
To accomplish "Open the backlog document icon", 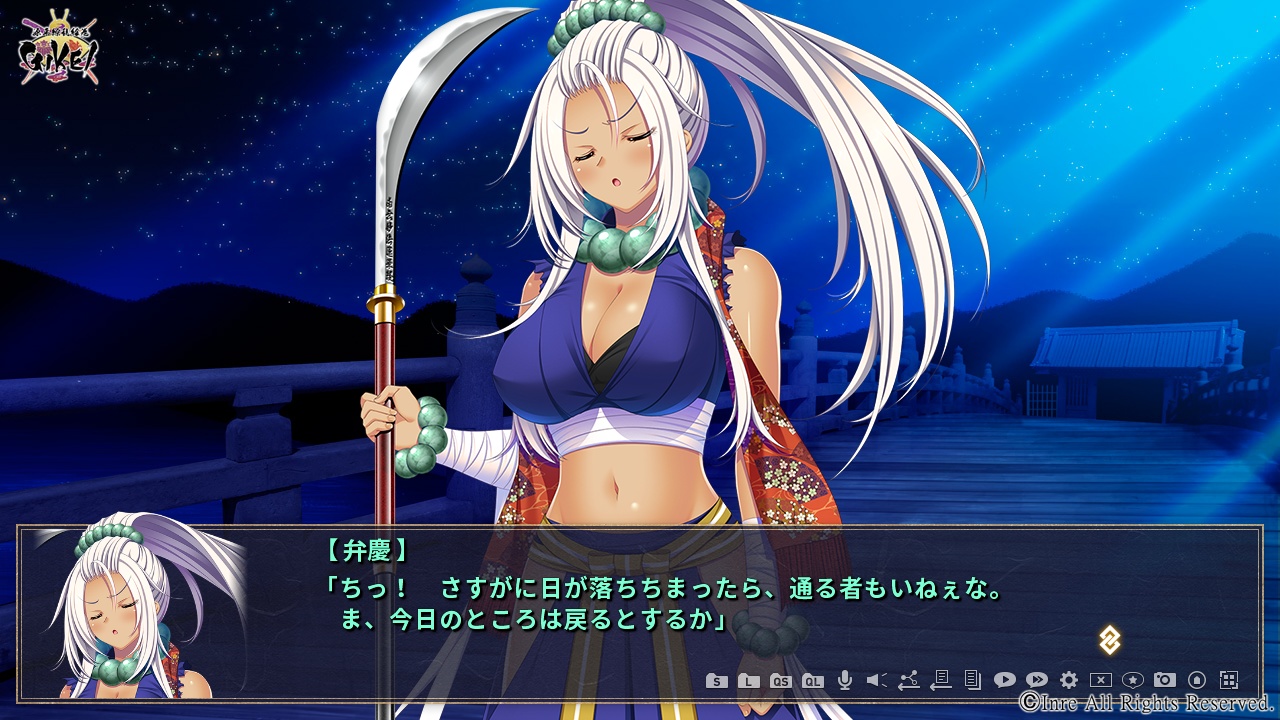I will click(x=972, y=680).
